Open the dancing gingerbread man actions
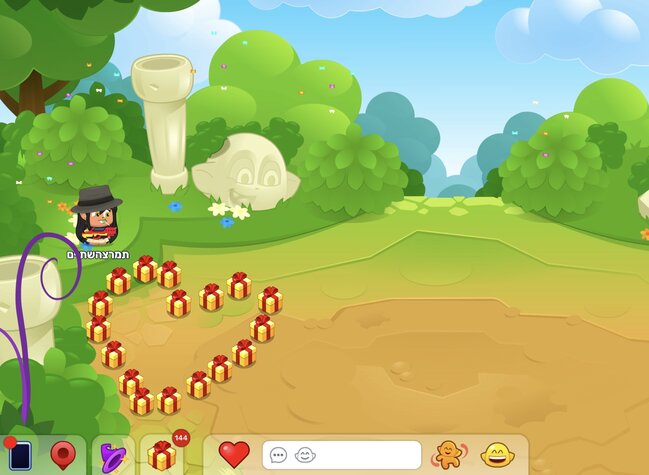The image size is (649, 475). click(447, 455)
